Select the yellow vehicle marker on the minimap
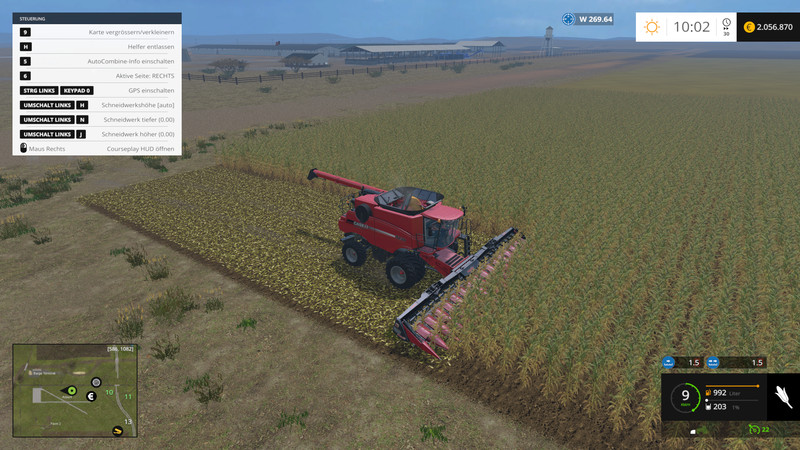Image resolution: width=800 pixels, height=450 pixels. coord(118,431)
